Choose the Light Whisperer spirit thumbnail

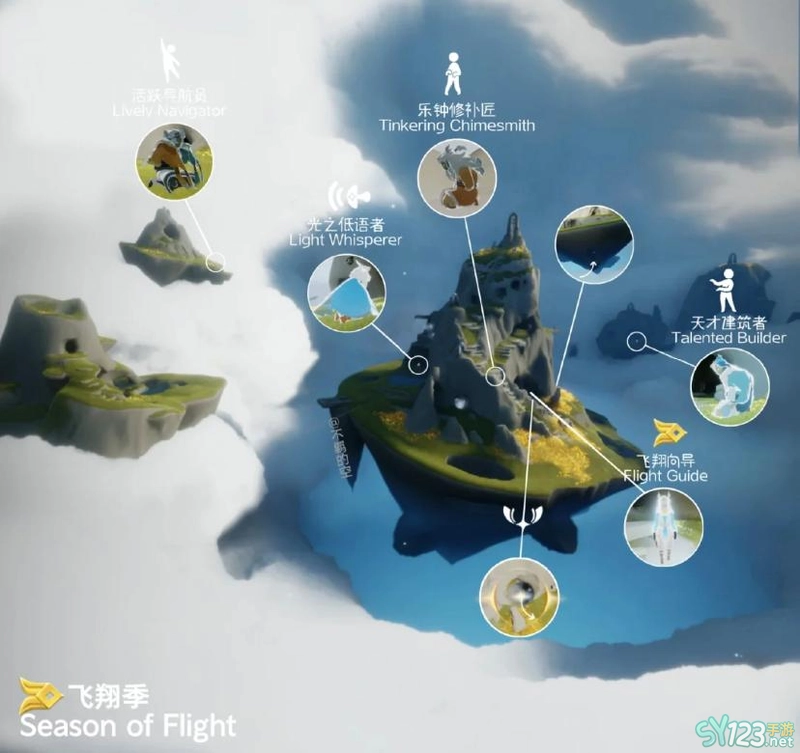click(x=346, y=291)
